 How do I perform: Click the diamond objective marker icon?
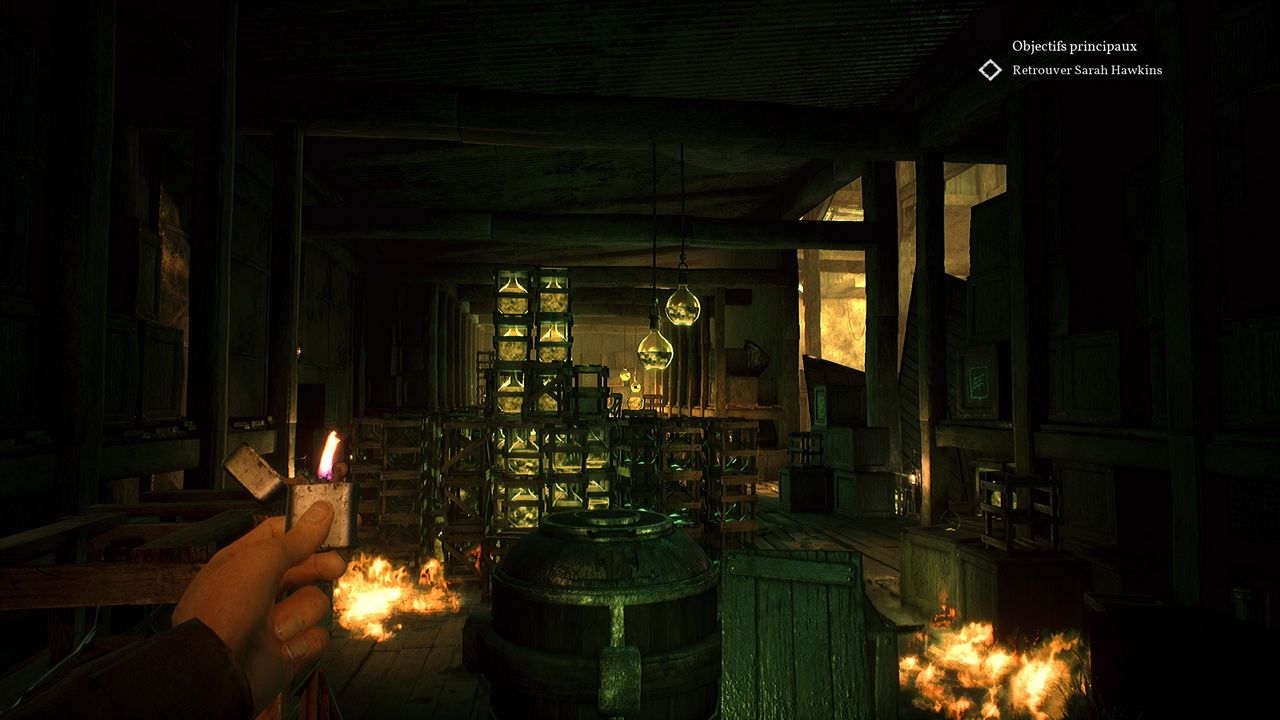coord(990,70)
